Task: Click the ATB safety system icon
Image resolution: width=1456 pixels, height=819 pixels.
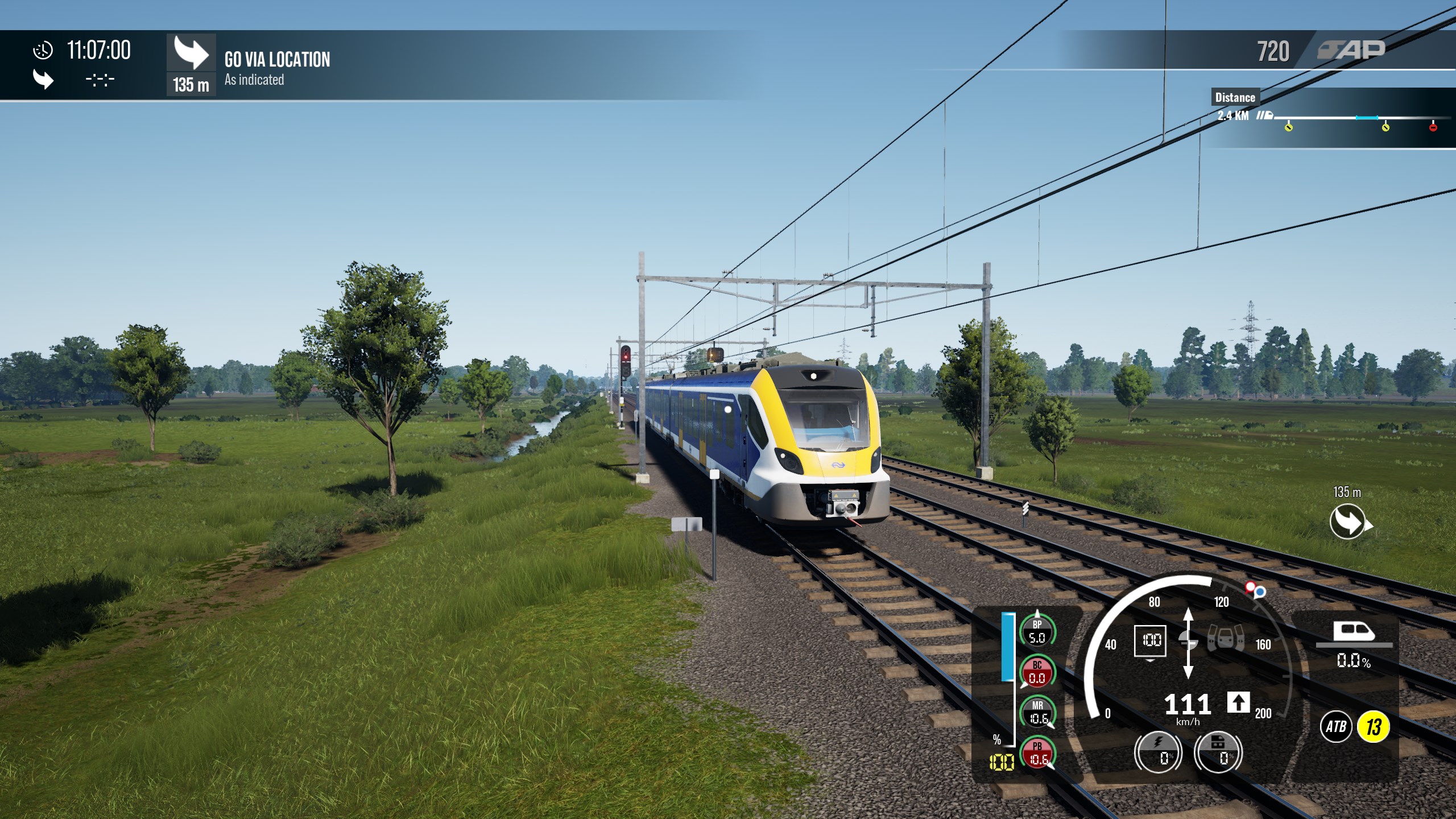Action: pos(1336,726)
